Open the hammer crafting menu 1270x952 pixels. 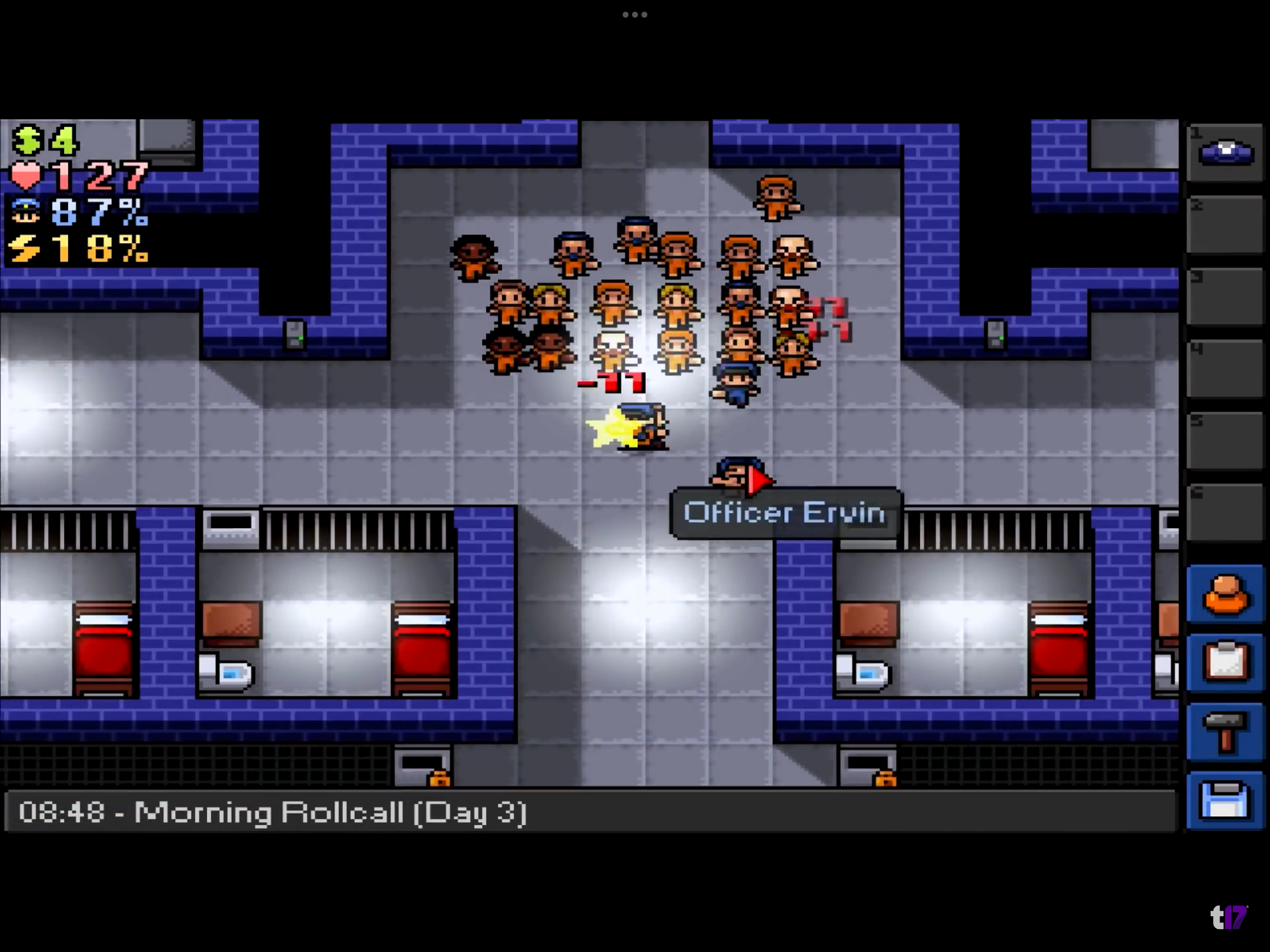[x=1225, y=731]
